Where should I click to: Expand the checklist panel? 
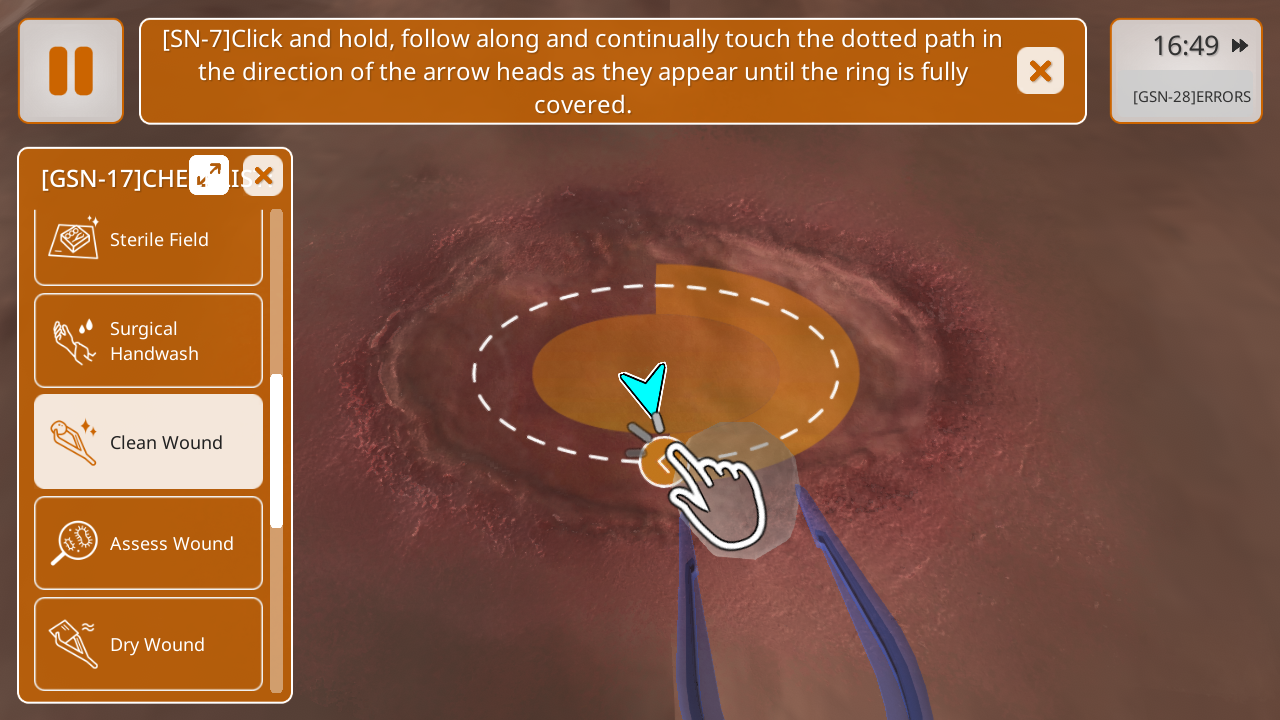[x=209, y=175]
